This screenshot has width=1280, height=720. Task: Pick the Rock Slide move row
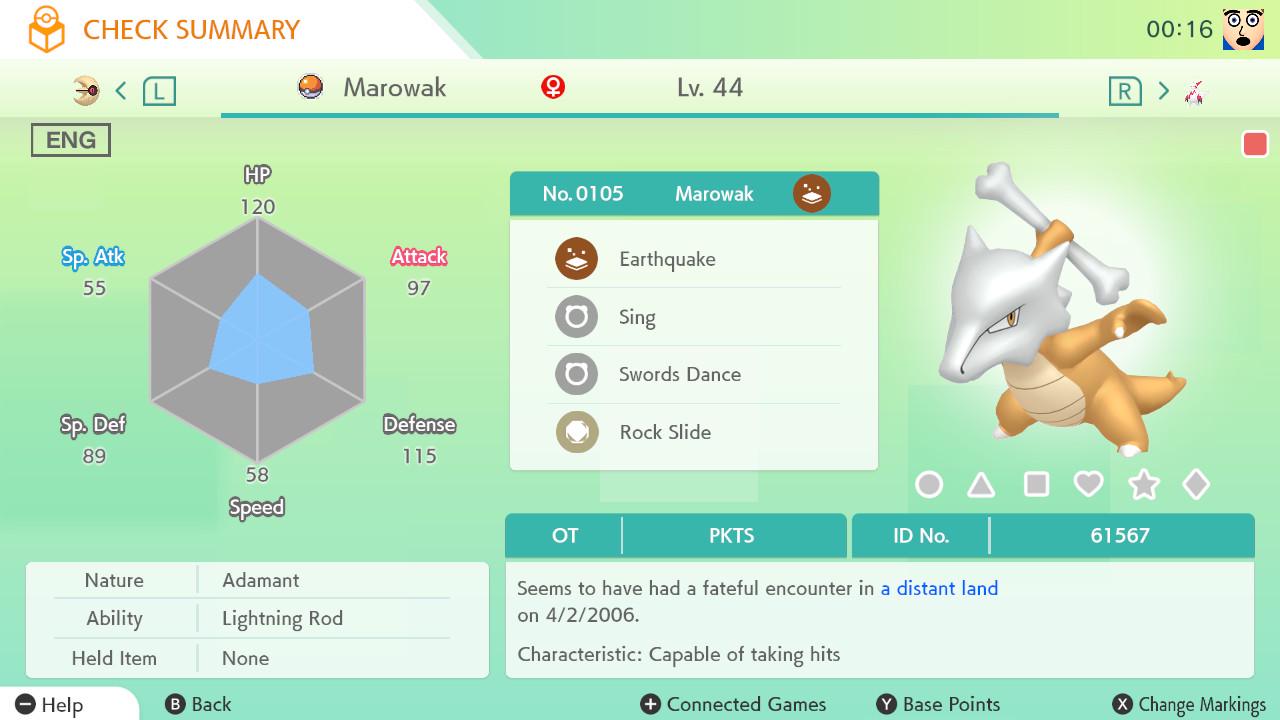(693, 432)
